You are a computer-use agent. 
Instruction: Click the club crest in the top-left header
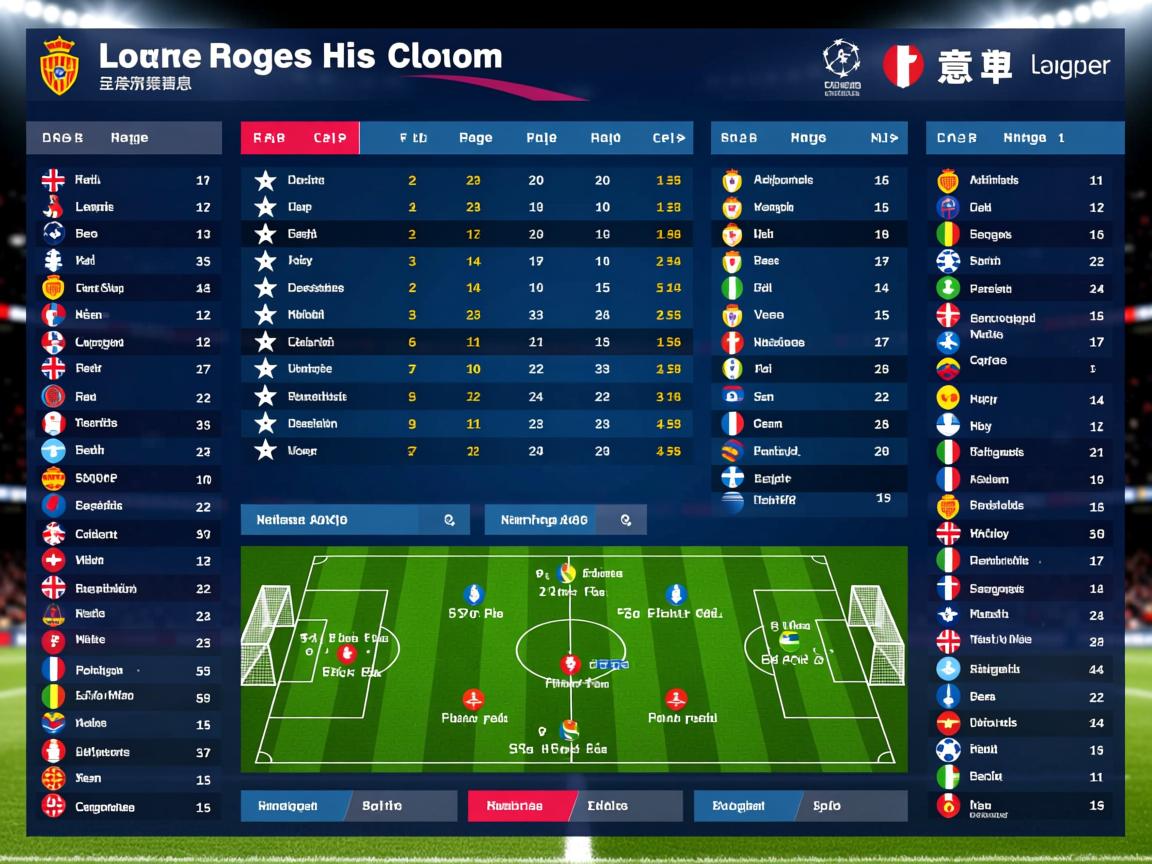(x=59, y=66)
